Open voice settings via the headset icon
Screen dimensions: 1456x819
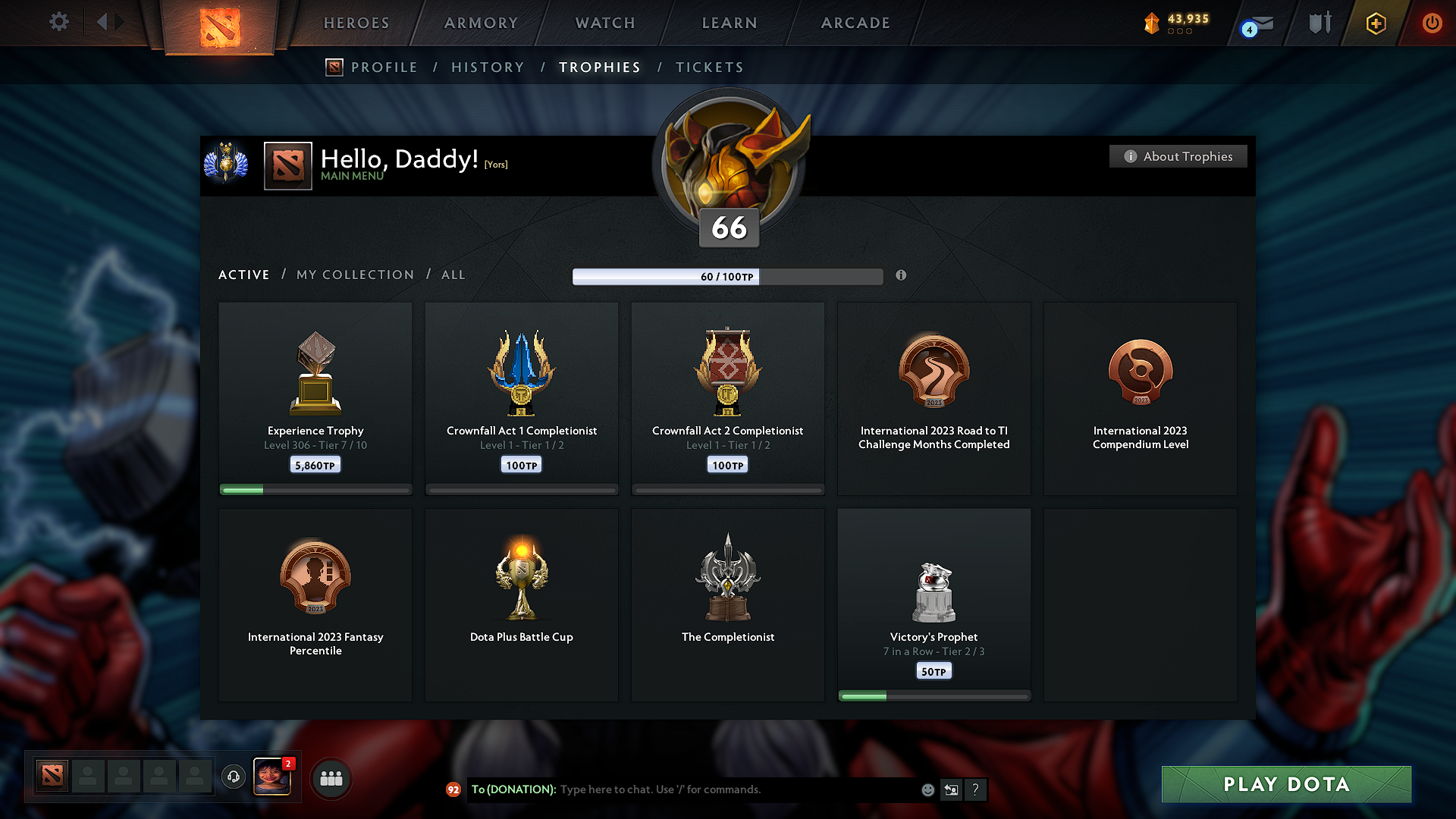click(x=233, y=777)
